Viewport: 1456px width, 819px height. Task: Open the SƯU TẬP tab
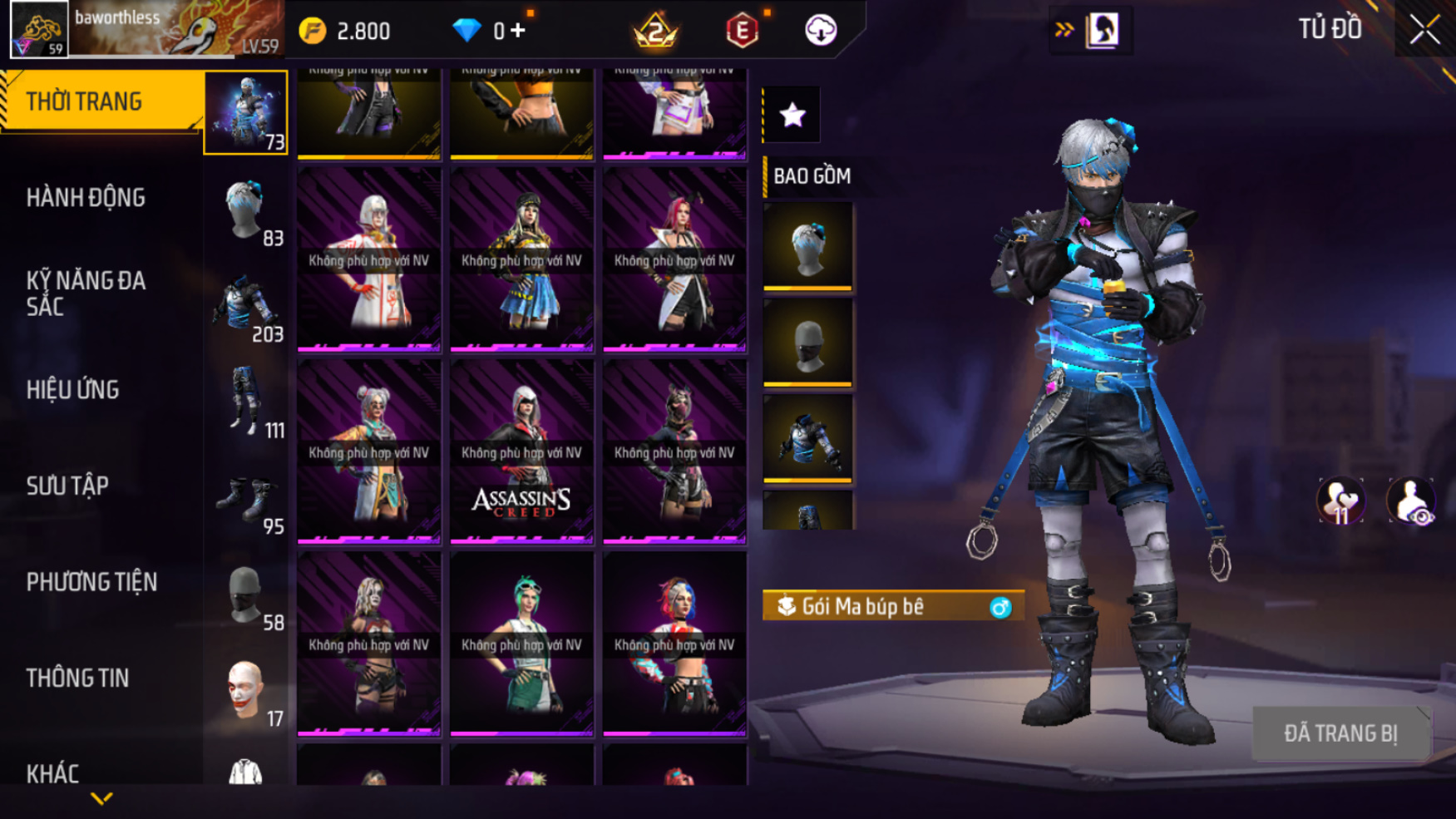[67, 486]
